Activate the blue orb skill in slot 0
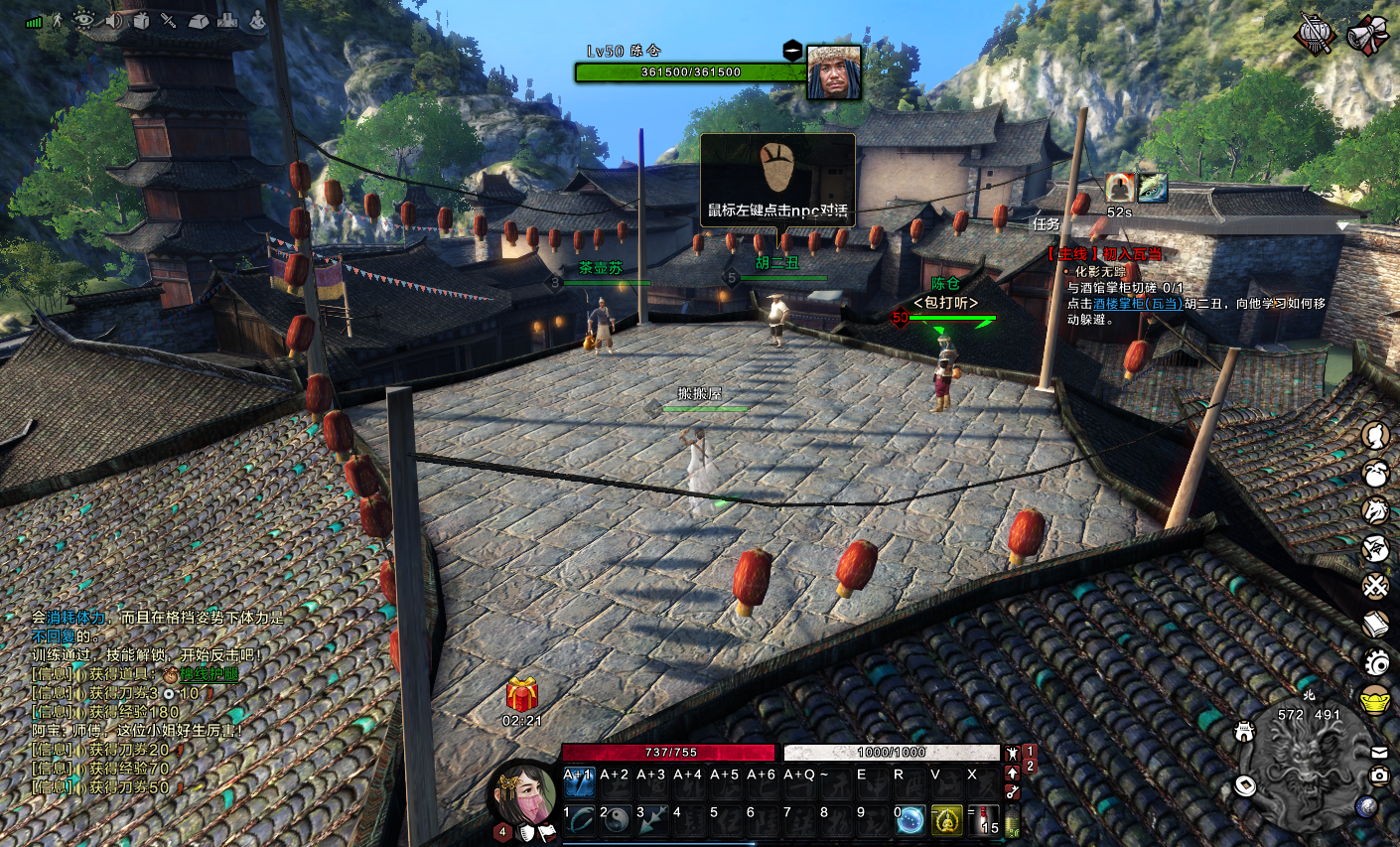 pyautogui.click(x=910, y=820)
